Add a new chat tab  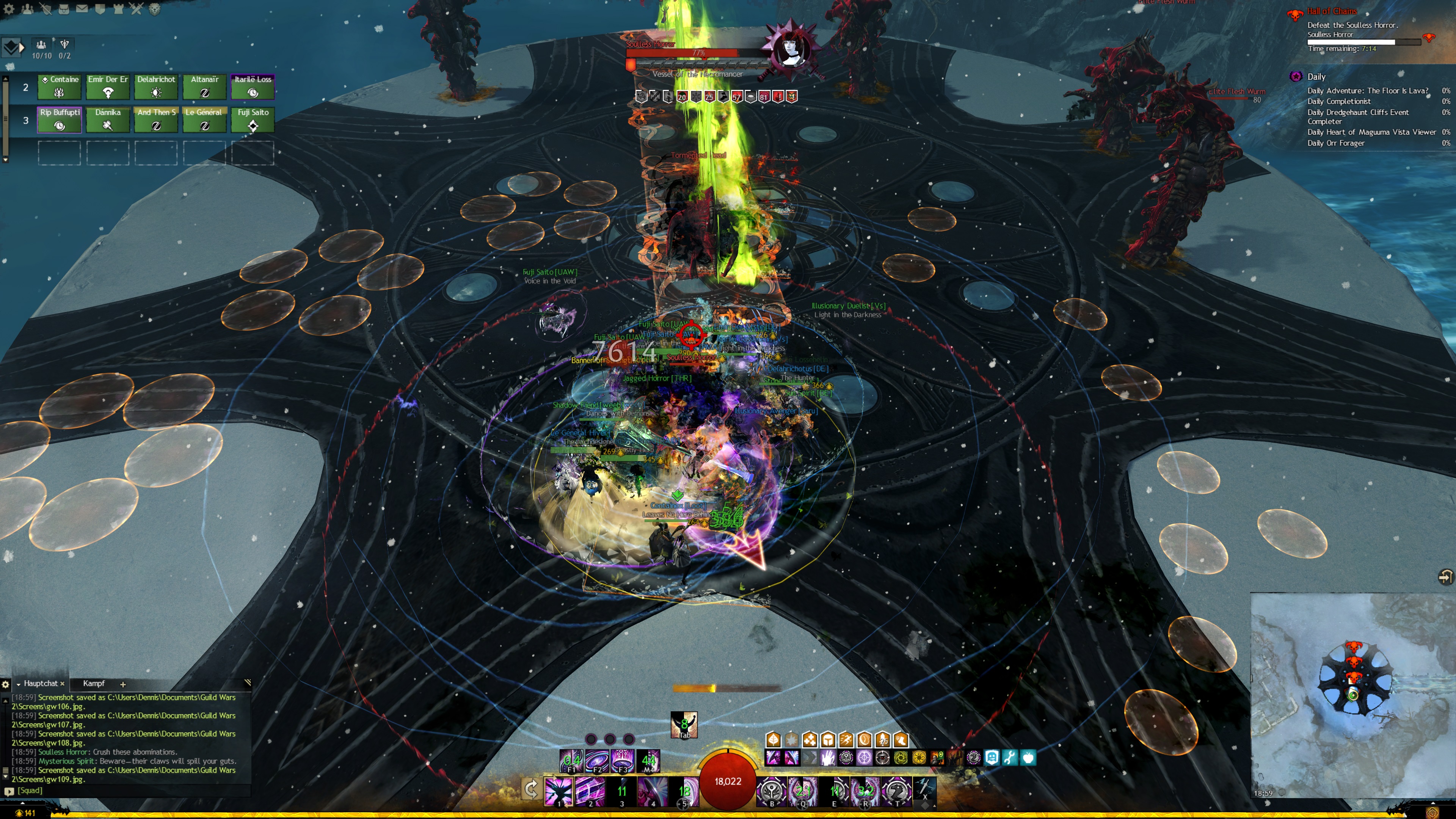point(122,684)
